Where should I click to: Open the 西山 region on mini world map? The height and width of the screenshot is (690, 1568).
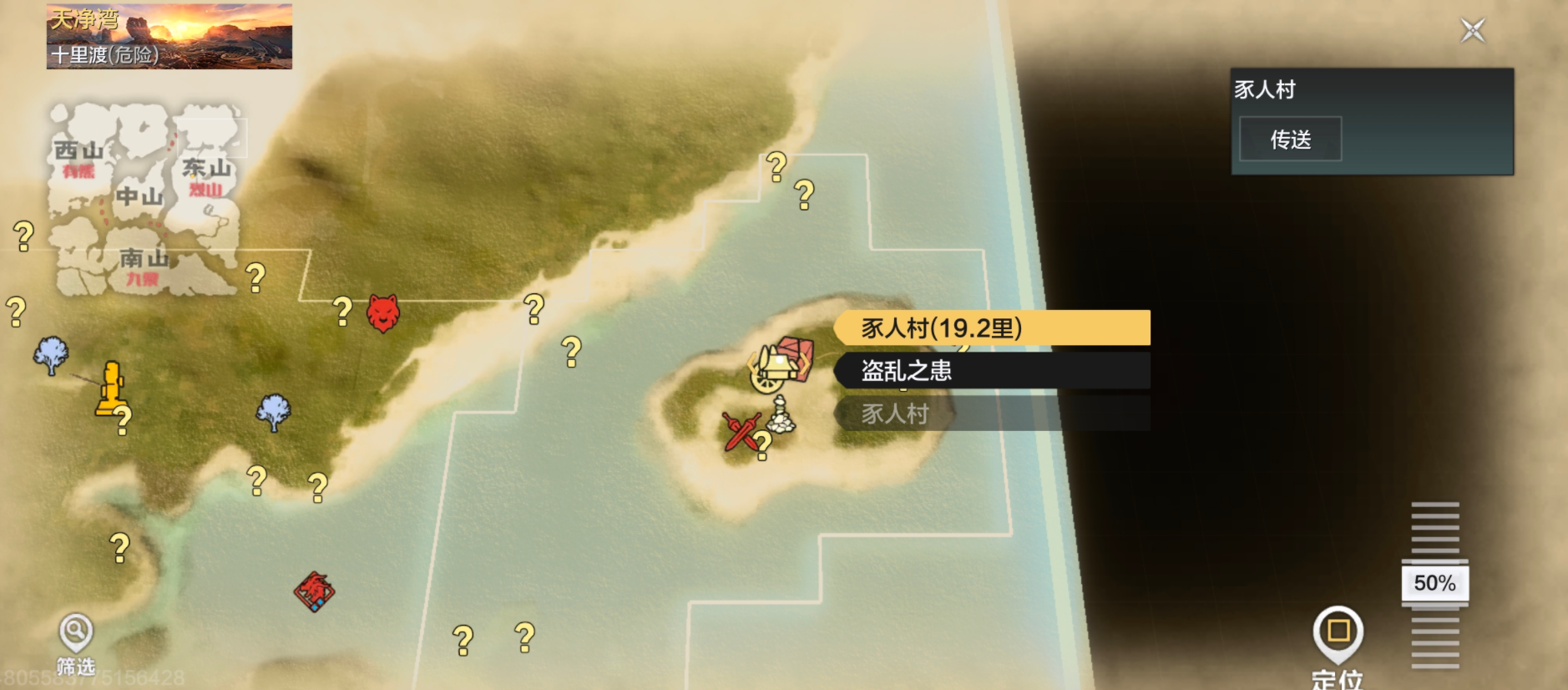(78, 152)
